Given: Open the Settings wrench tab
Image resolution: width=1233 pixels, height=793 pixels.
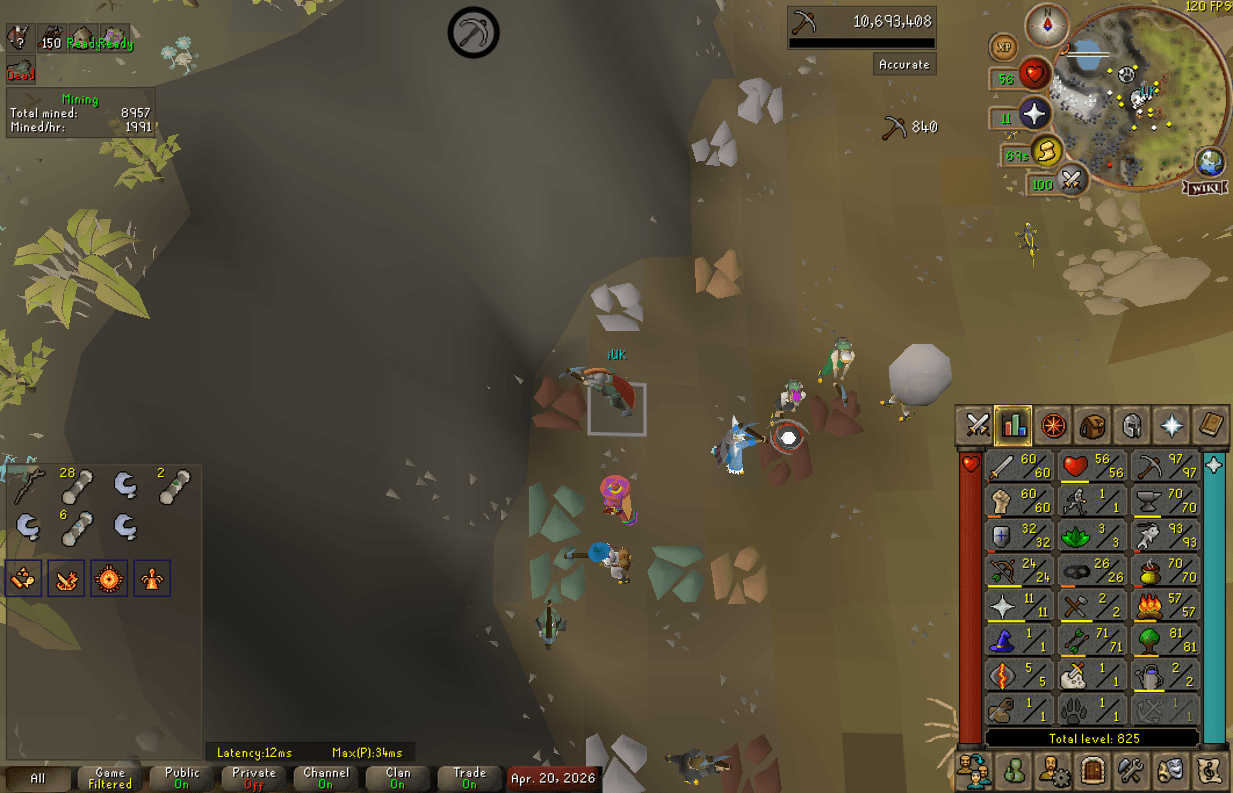Looking at the screenshot, I should click(1132, 771).
